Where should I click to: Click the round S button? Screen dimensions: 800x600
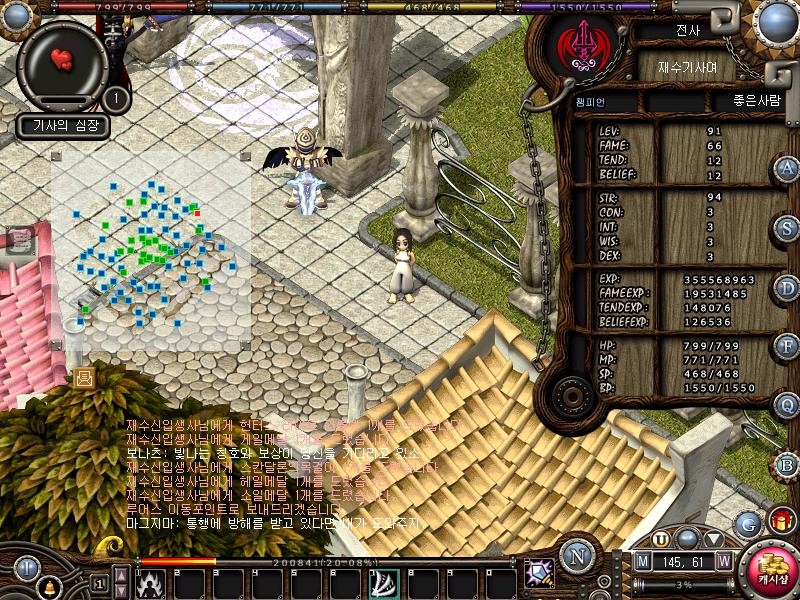pyautogui.click(x=787, y=228)
